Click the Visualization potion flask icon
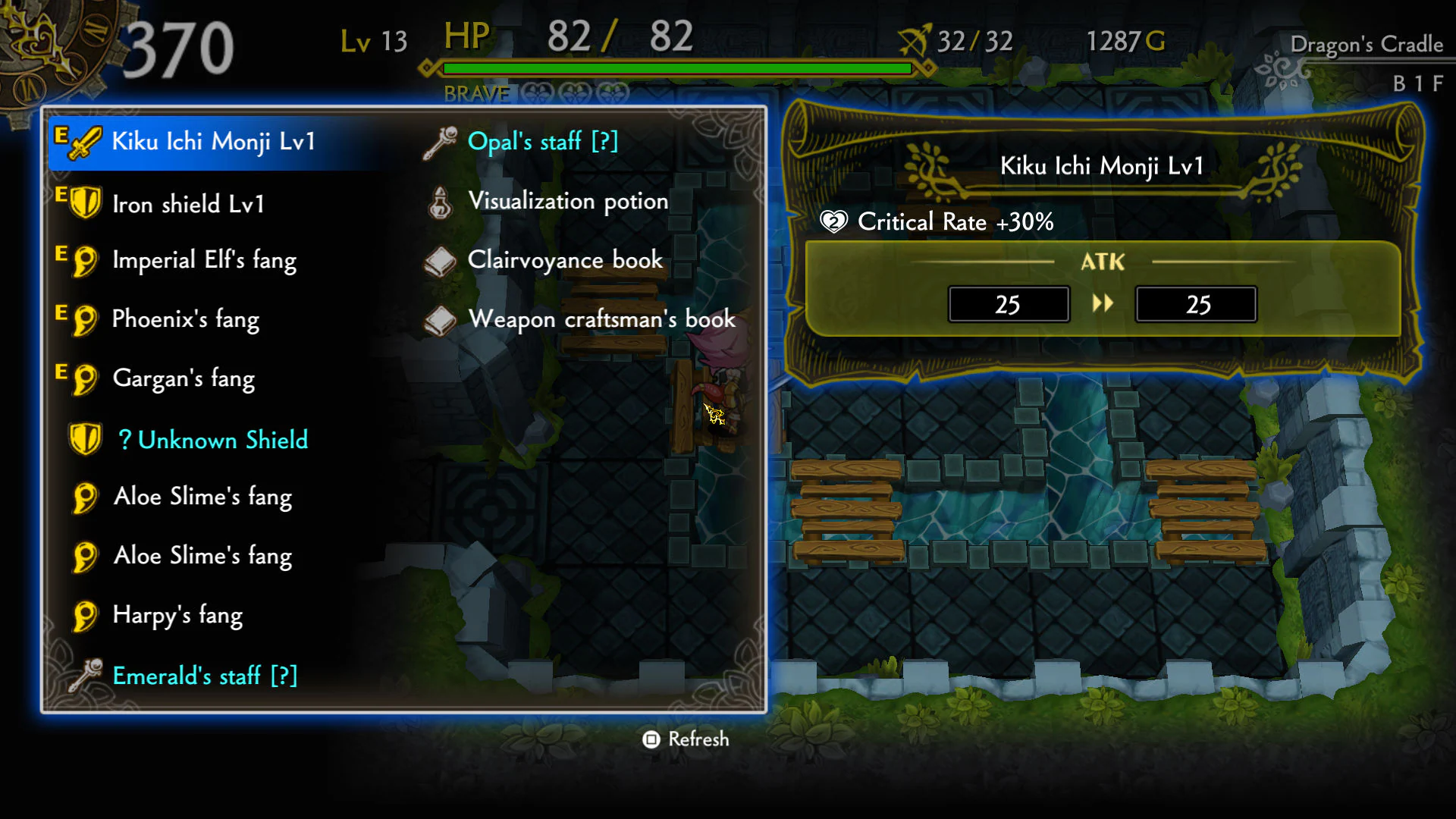Viewport: 1456px width, 819px height. point(438,201)
